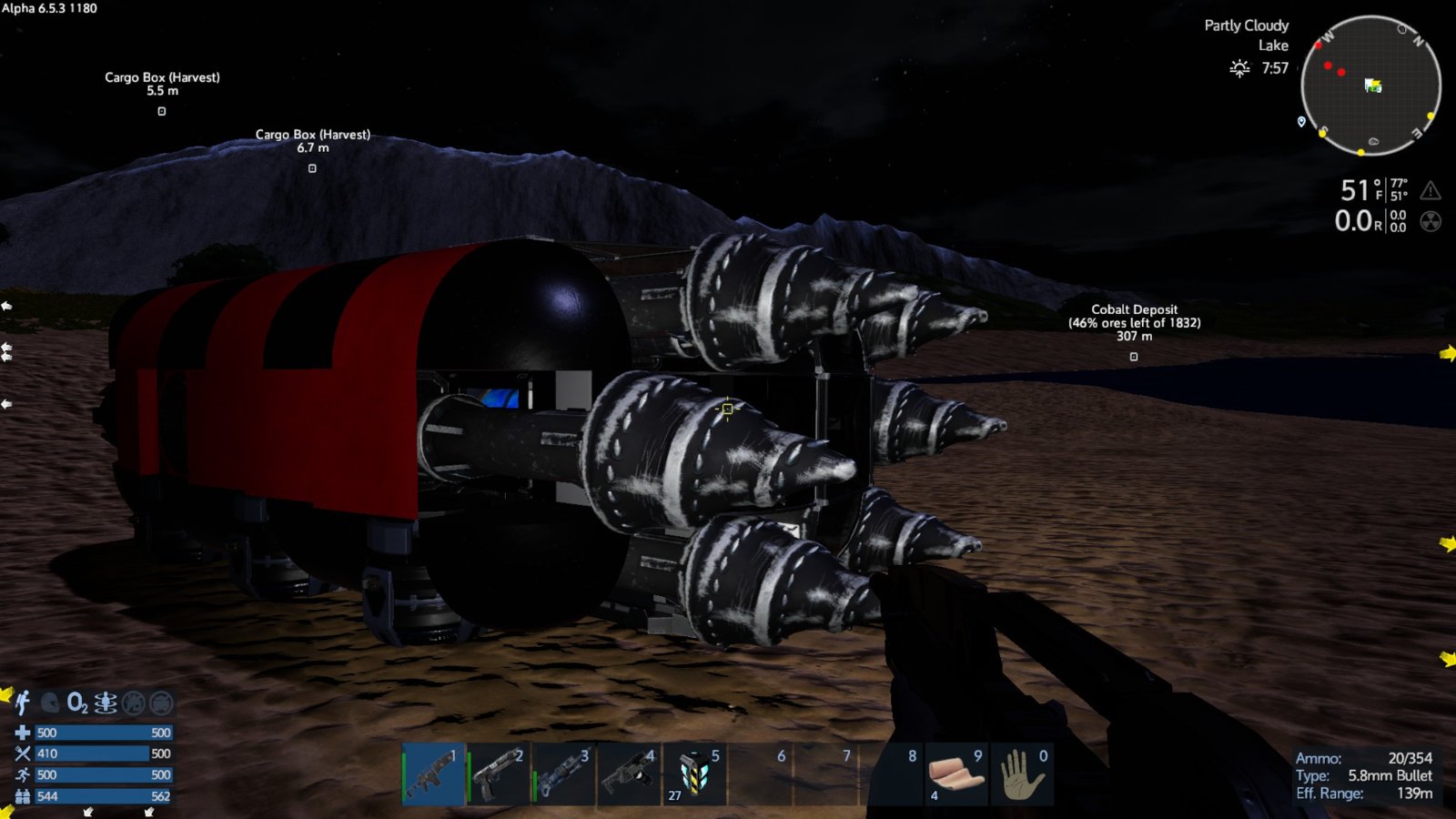Image resolution: width=1456 pixels, height=819 pixels.
Task: Select the assault rifle in hotbar slot 1
Action: click(433, 774)
